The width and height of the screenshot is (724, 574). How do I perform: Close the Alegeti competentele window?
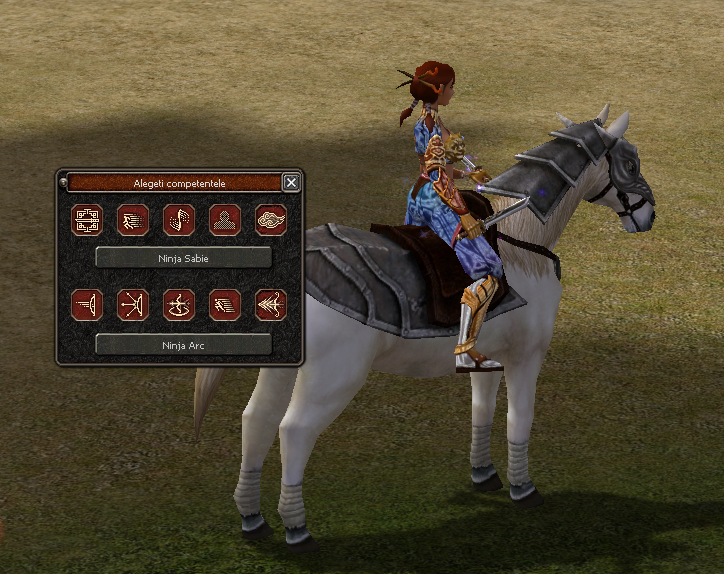click(291, 182)
